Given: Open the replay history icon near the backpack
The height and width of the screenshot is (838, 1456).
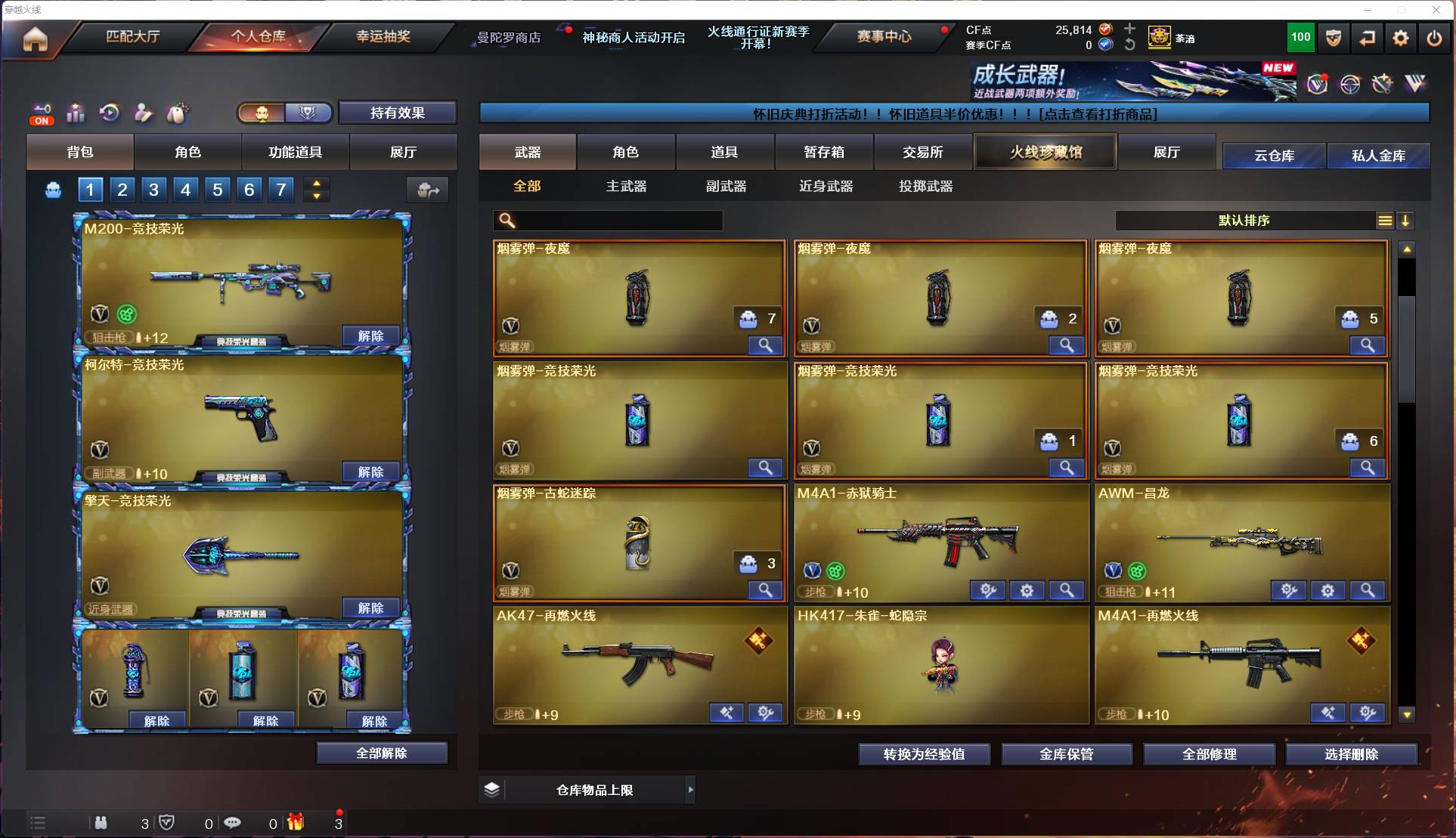Looking at the screenshot, I should click(109, 113).
